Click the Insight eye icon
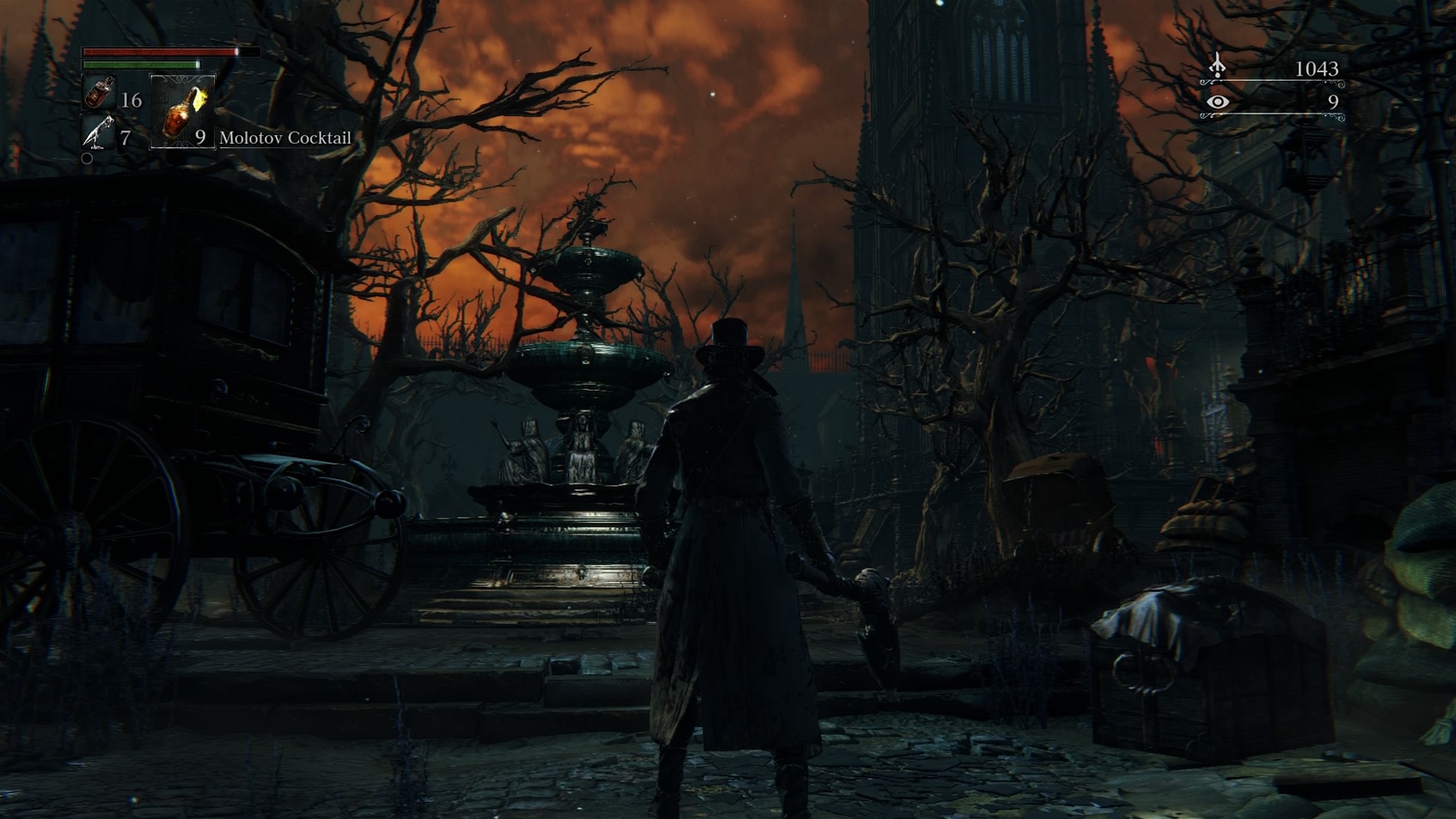The width and height of the screenshot is (1456, 819). (x=1218, y=102)
